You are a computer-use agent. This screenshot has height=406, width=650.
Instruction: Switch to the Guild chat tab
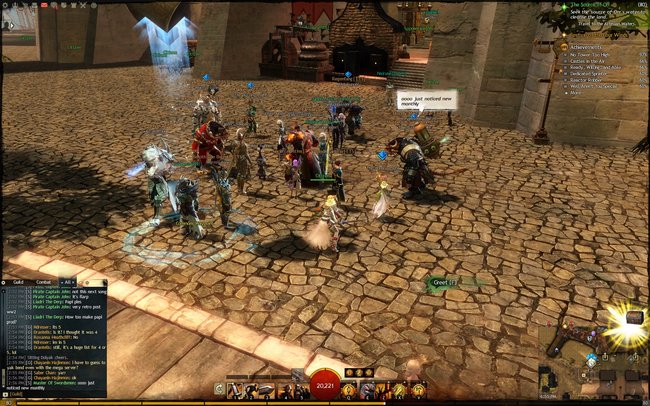pos(18,283)
